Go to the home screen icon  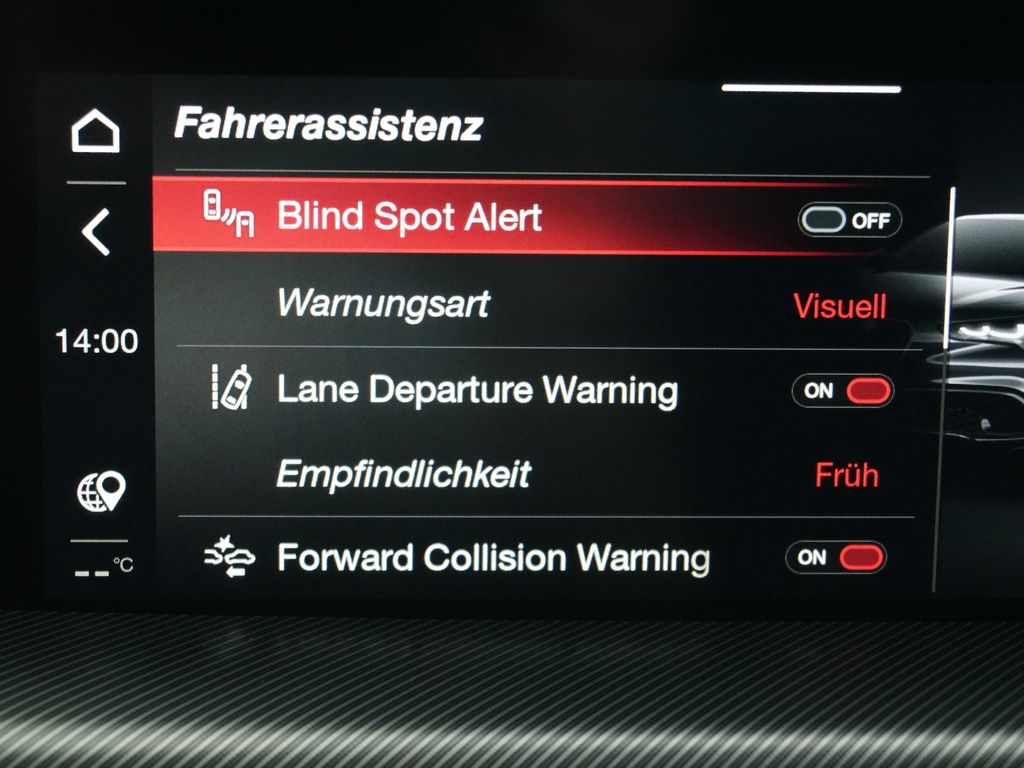(96, 132)
